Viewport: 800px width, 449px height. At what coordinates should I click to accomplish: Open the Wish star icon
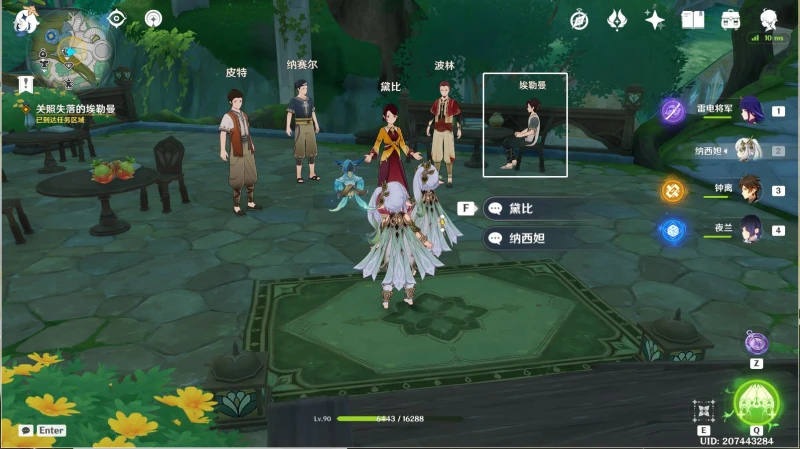click(656, 19)
